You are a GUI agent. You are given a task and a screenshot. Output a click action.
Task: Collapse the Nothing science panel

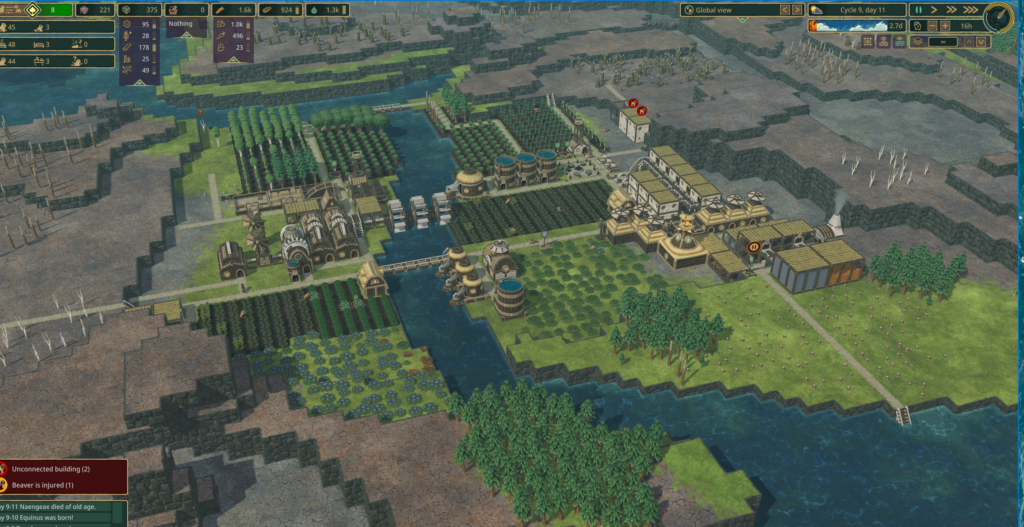[187, 32]
